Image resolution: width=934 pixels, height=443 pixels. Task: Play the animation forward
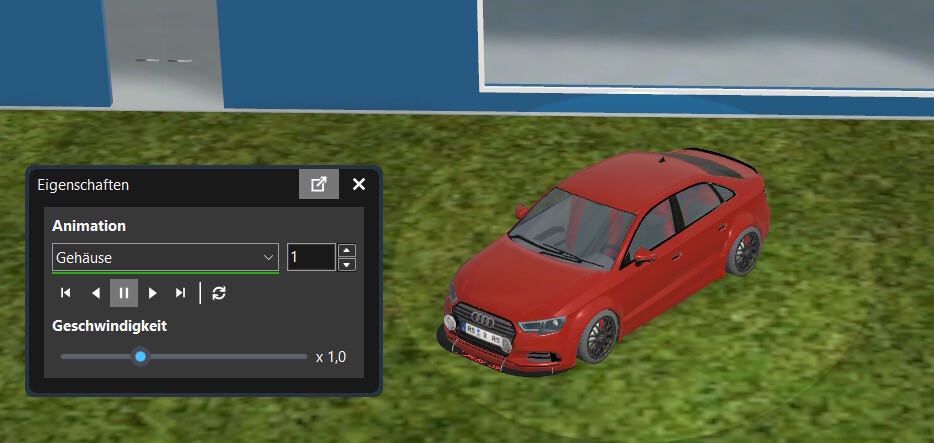click(x=152, y=293)
